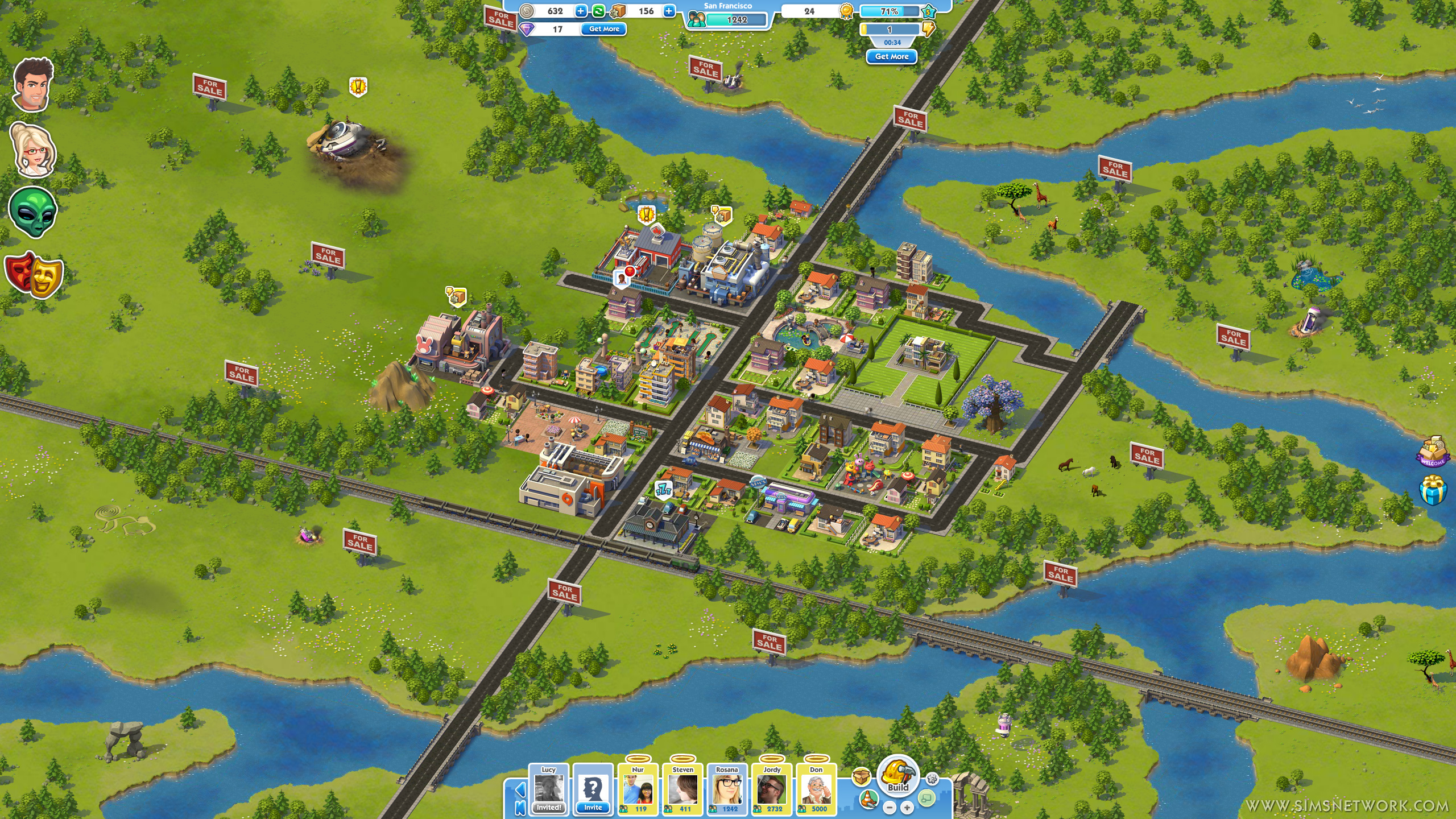Invite a new friend

click(593, 791)
